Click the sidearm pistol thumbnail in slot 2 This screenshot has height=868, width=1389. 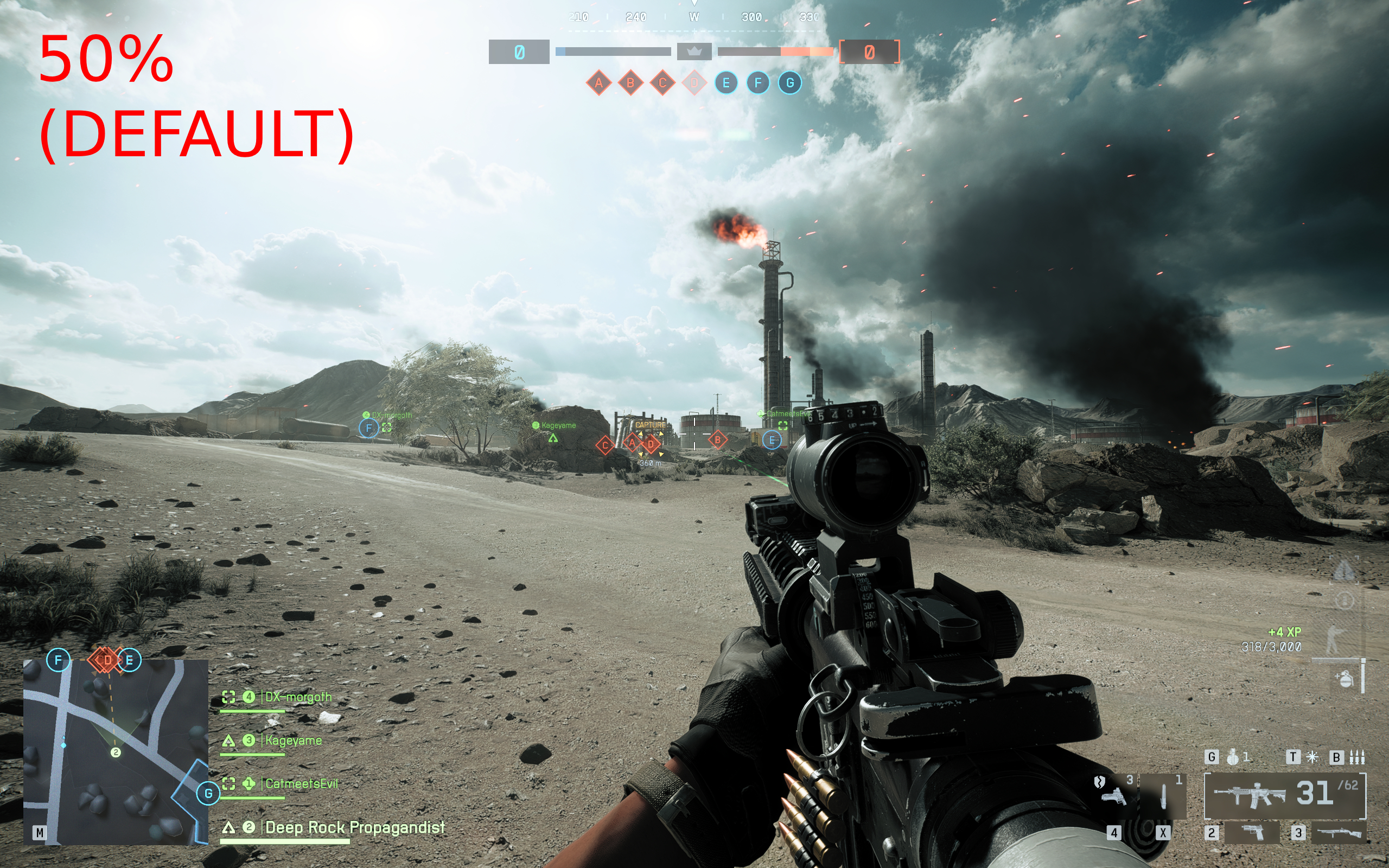(1252, 834)
